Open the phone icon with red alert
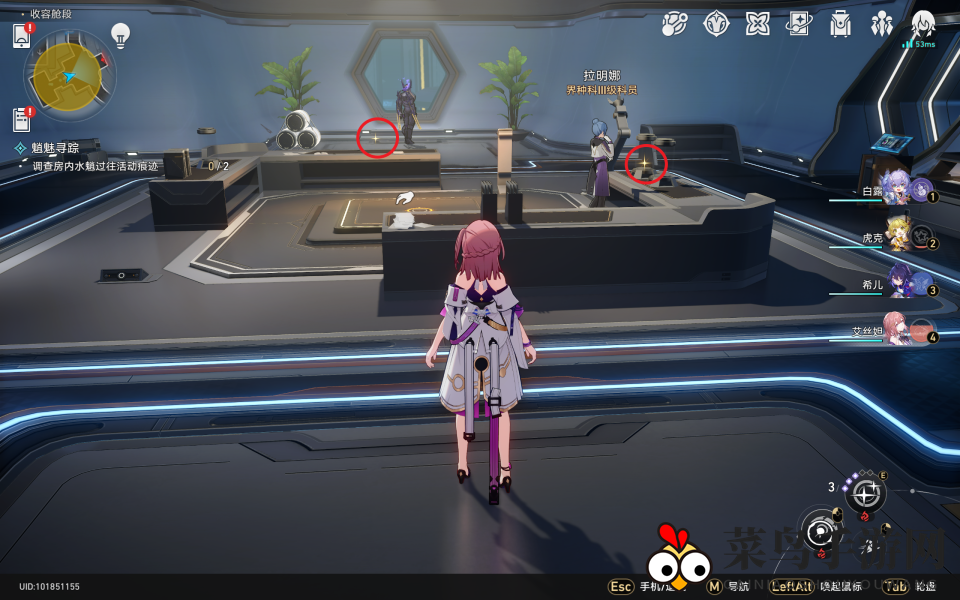Screen dimensions: 960x600 [23, 36]
